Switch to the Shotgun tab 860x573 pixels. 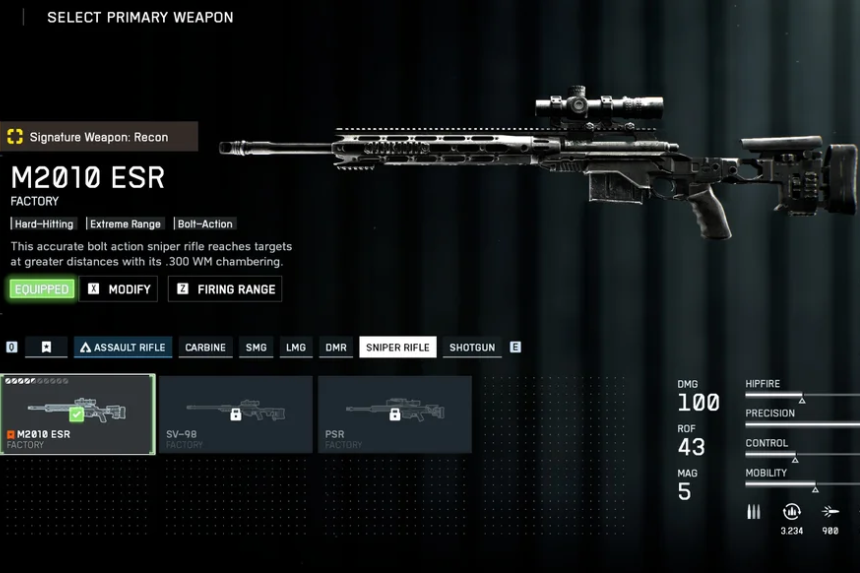pyautogui.click(x=472, y=347)
